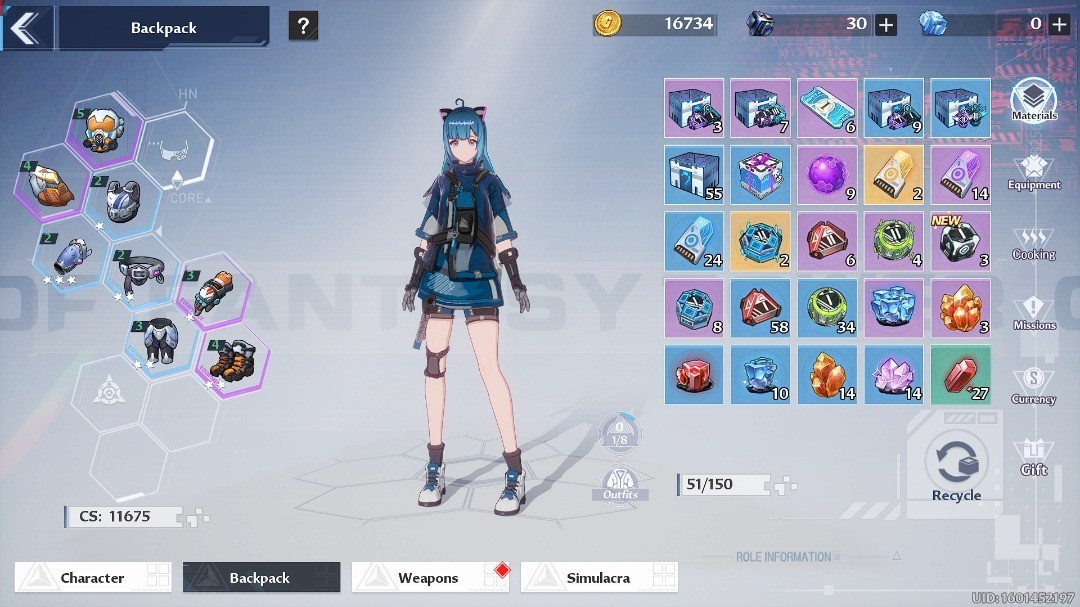Select the equipped helmet slot
Screen dimensions: 1080x607
[x=103, y=131]
